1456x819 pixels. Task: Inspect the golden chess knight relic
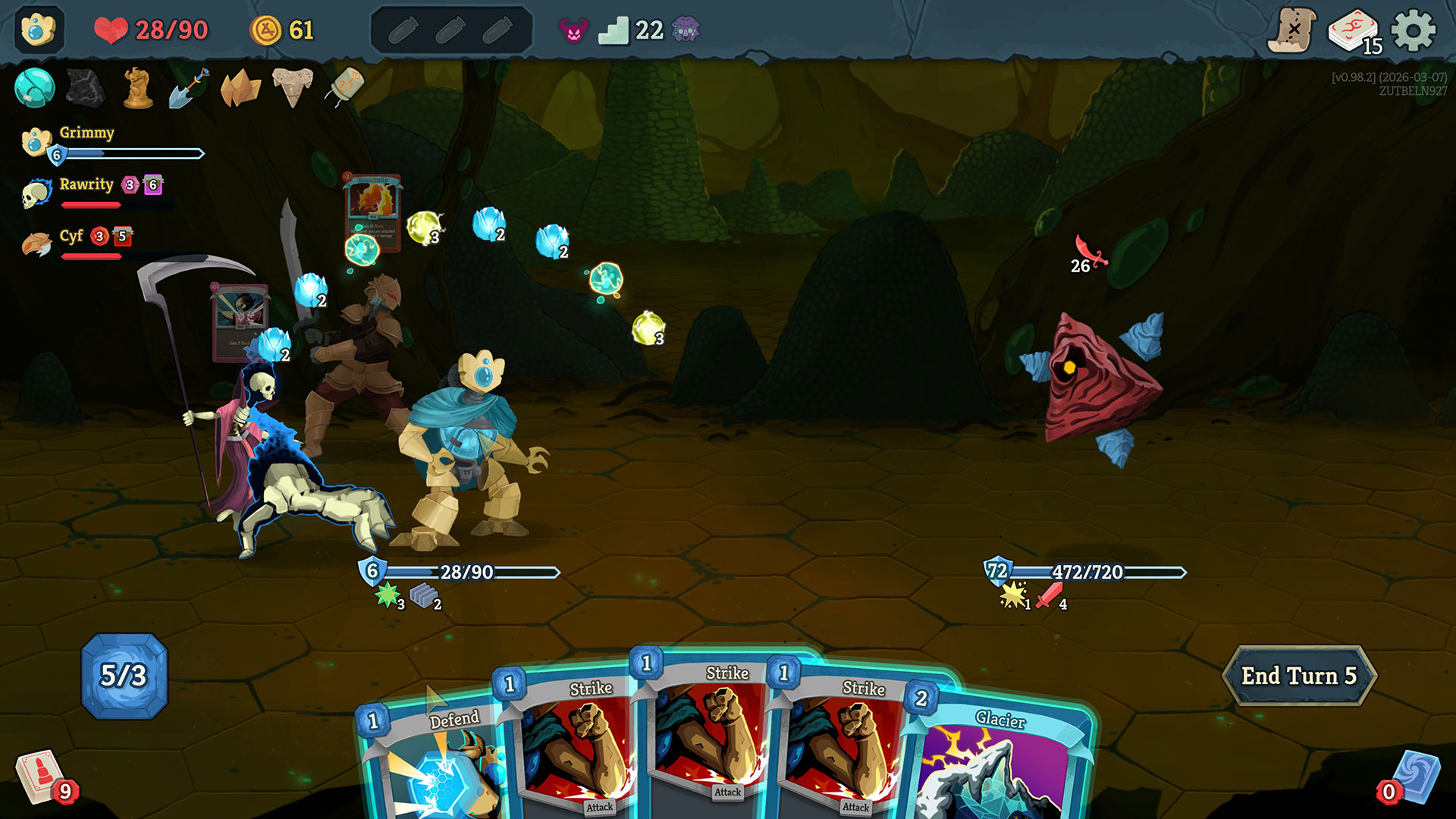(x=137, y=88)
